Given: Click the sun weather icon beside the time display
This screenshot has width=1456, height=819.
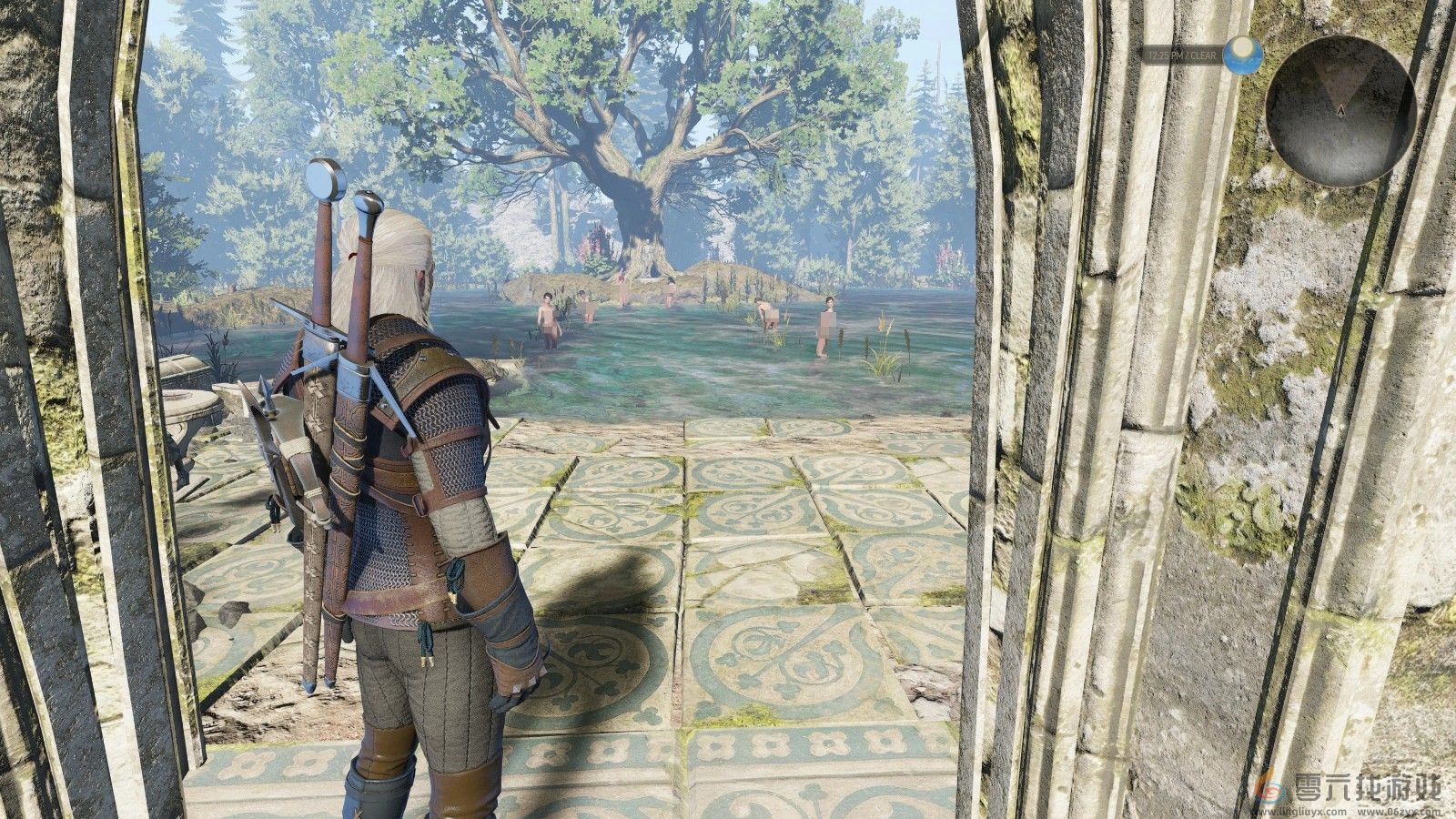Looking at the screenshot, I should pyautogui.click(x=1242, y=56).
